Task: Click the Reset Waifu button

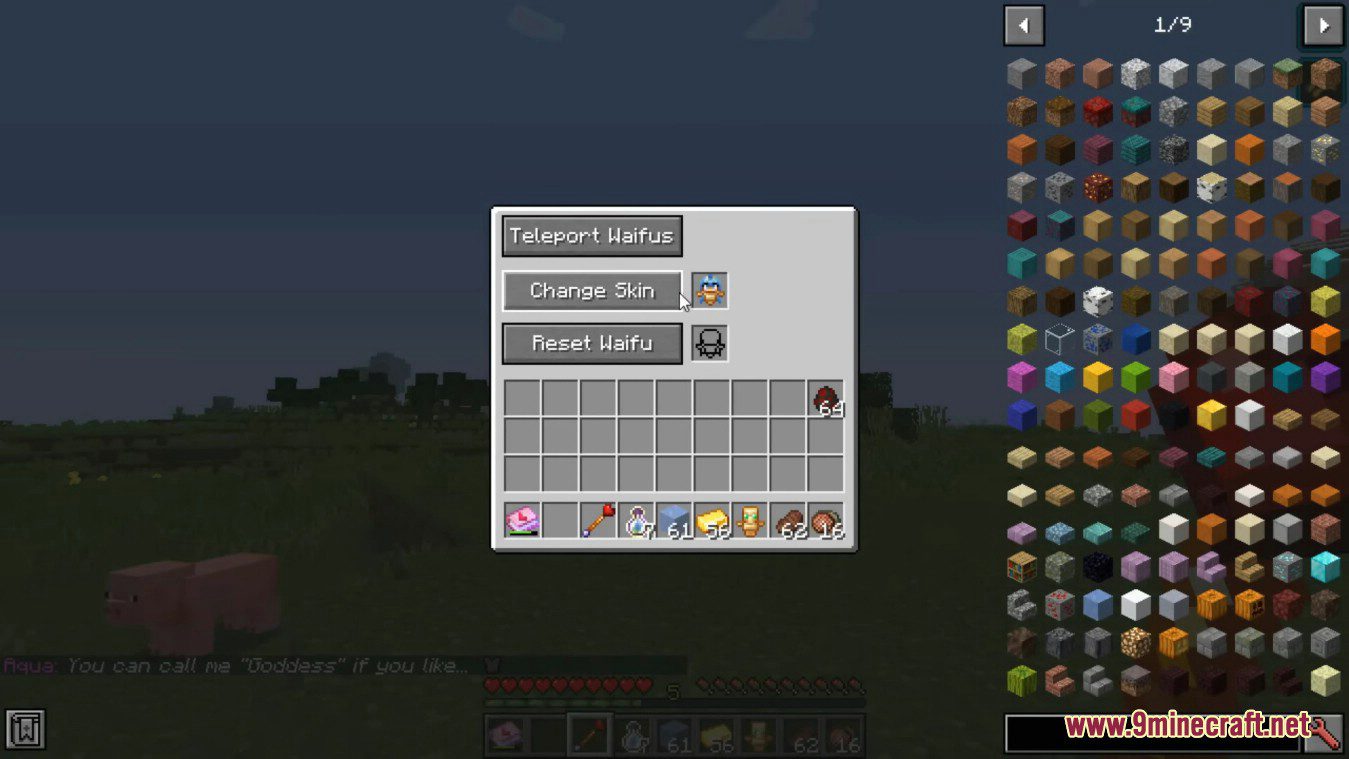Action: pos(591,343)
